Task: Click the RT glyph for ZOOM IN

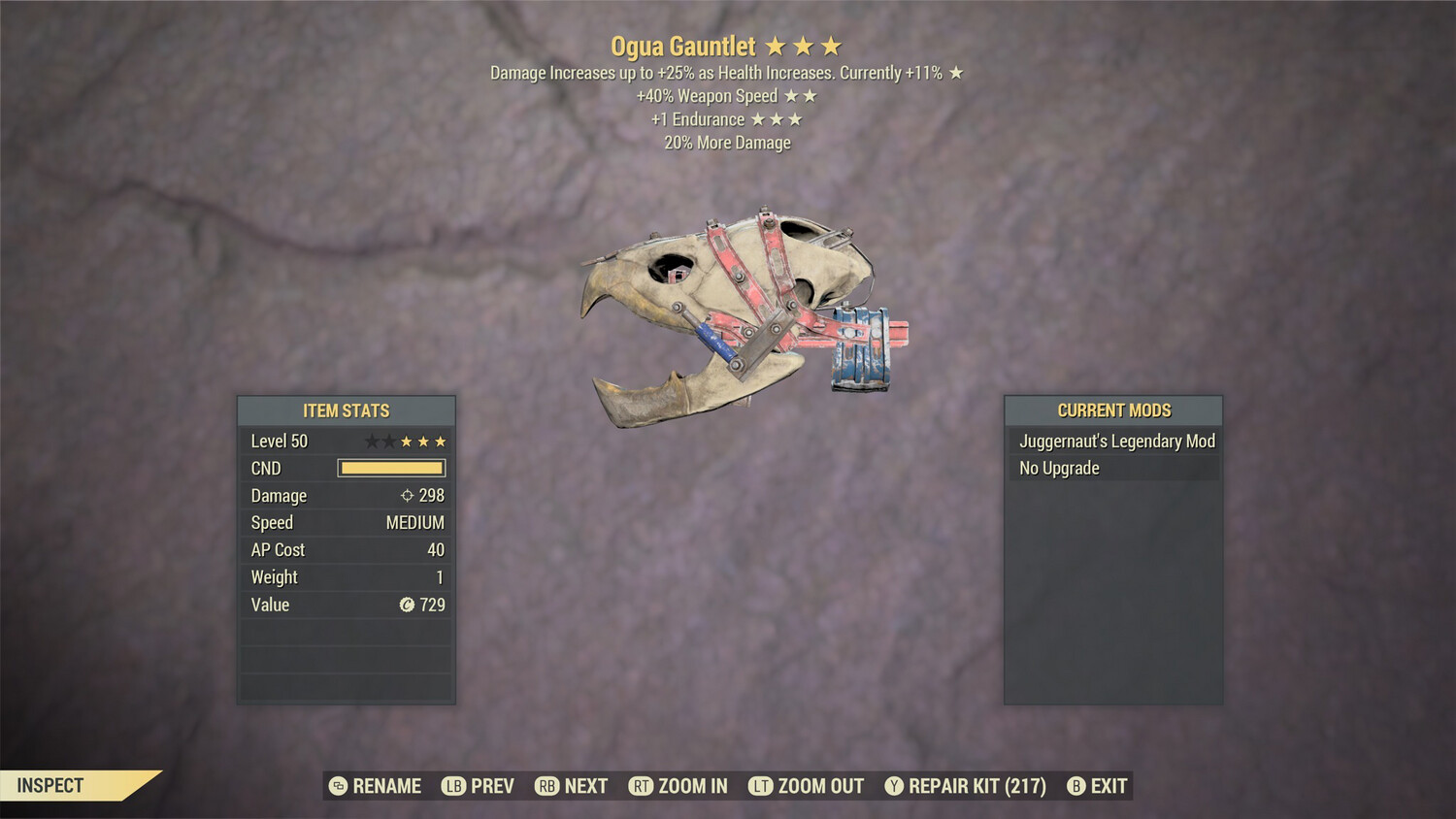Action: (642, 786)
